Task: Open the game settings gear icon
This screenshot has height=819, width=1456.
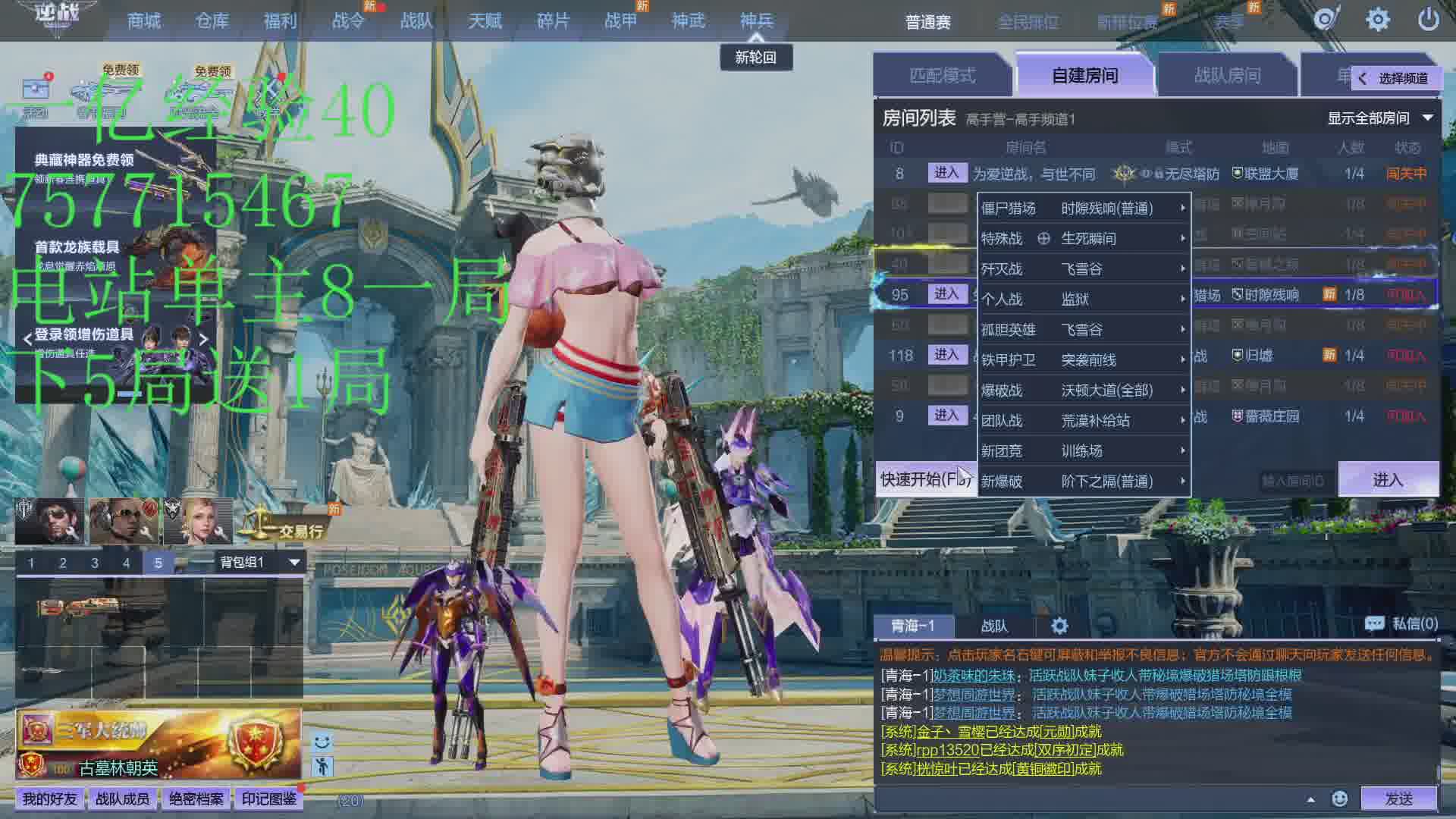Action: (x=1377, y=20)
